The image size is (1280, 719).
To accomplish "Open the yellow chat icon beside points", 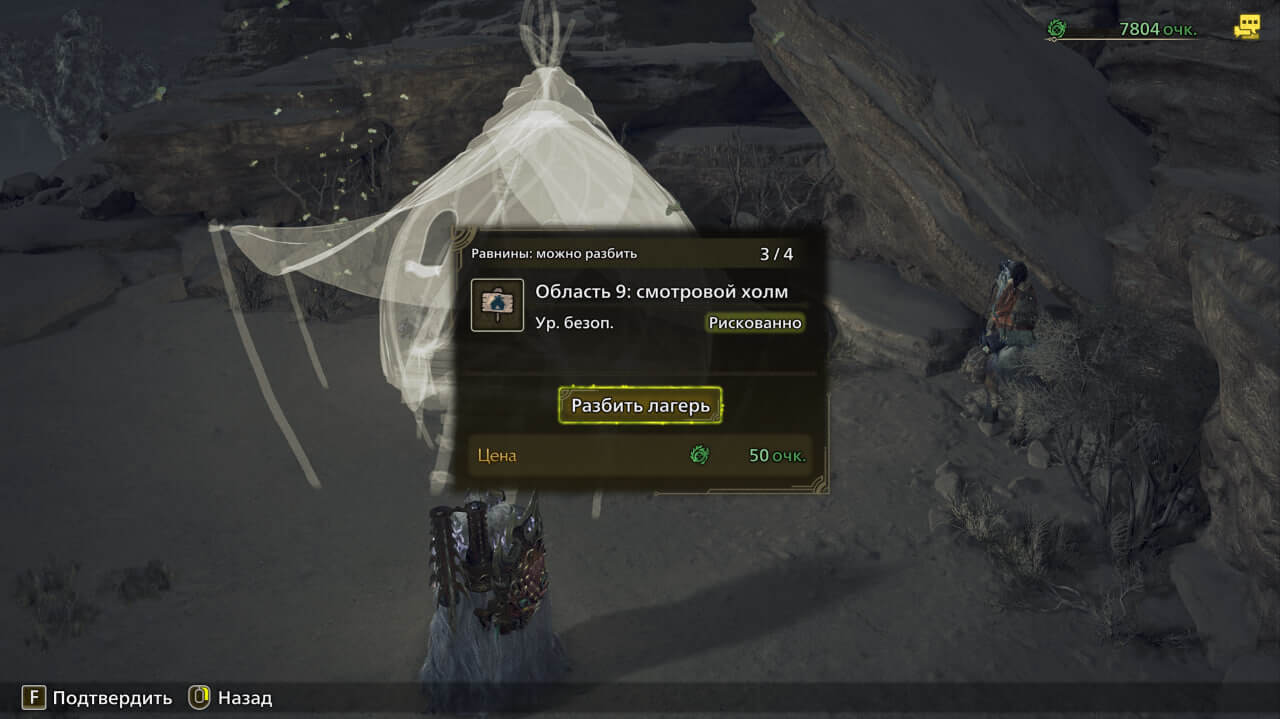I will coord(1246,27).
